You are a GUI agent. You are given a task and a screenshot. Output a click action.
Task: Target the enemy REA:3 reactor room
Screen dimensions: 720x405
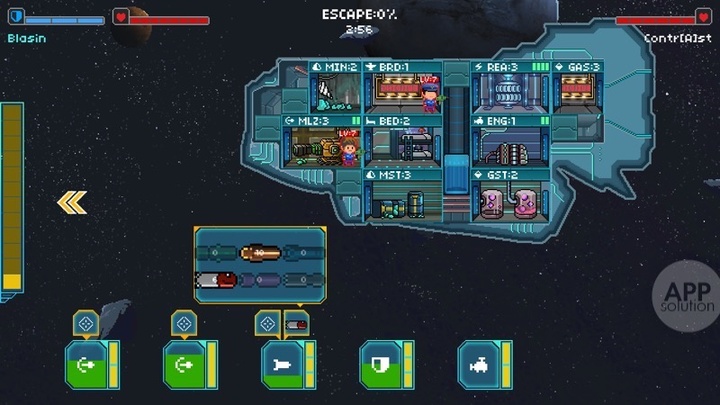click(x=510, y=89)
